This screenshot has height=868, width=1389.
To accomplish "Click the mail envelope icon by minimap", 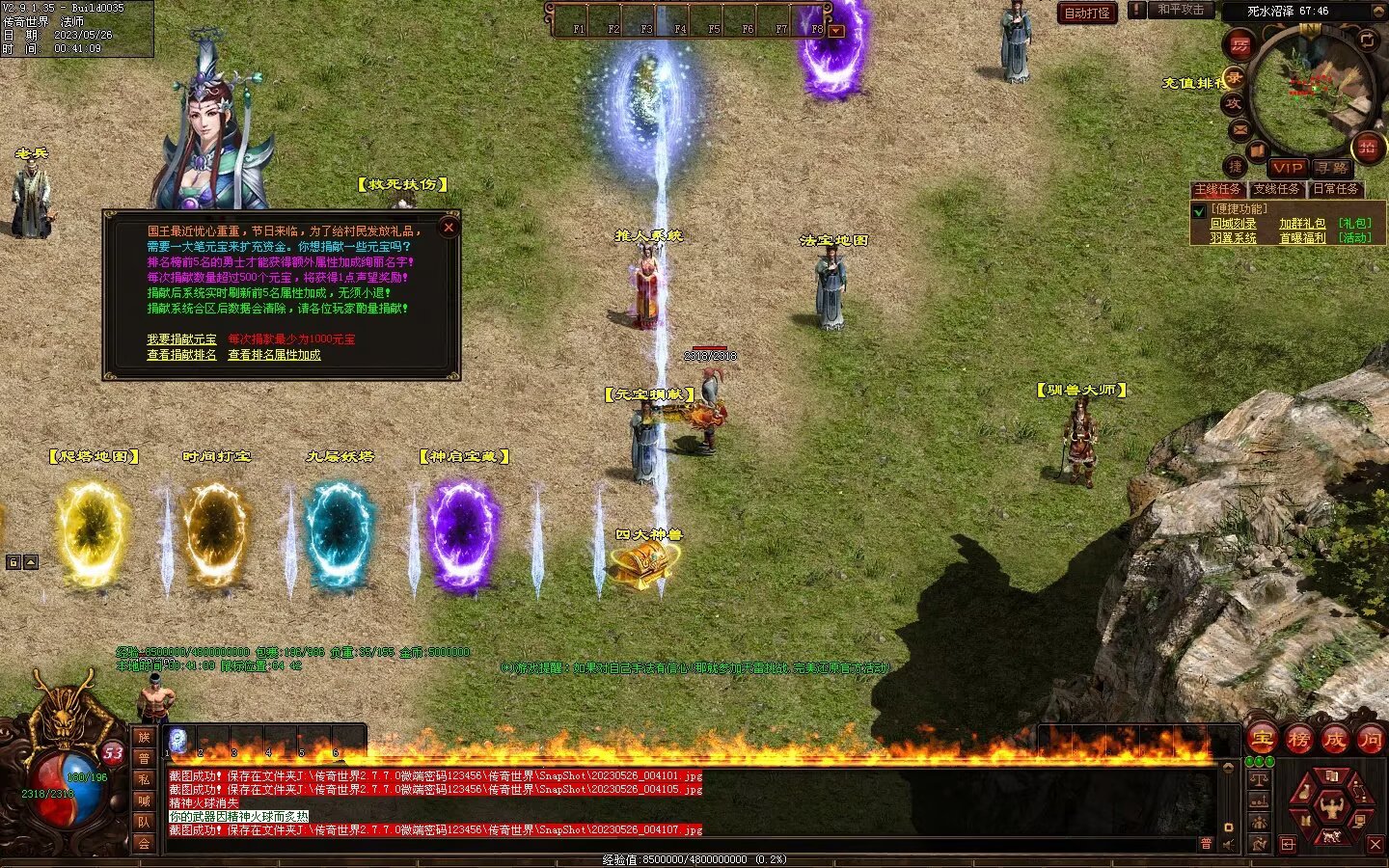I will coord(1239,129).
